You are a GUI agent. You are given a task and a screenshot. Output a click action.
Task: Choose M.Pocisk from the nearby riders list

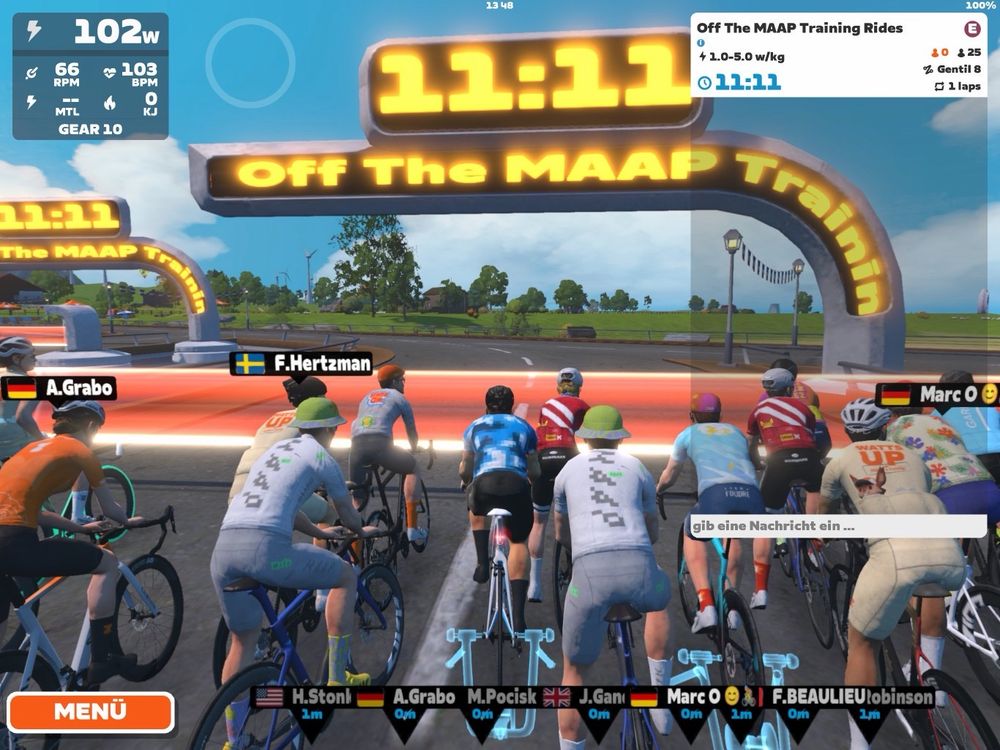[501, 698]
